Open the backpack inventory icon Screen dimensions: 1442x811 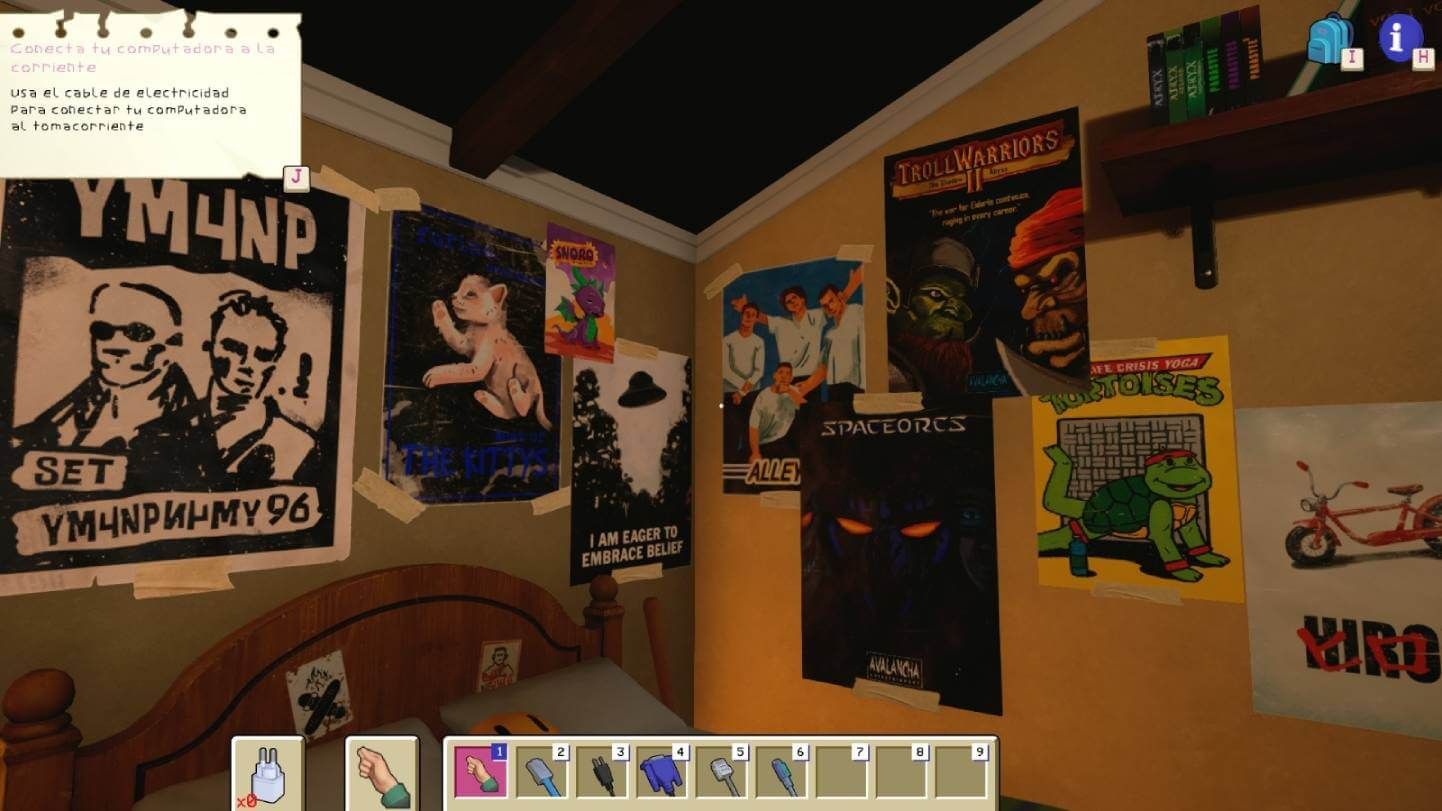pyautogui.click(x=1330, y=37)
